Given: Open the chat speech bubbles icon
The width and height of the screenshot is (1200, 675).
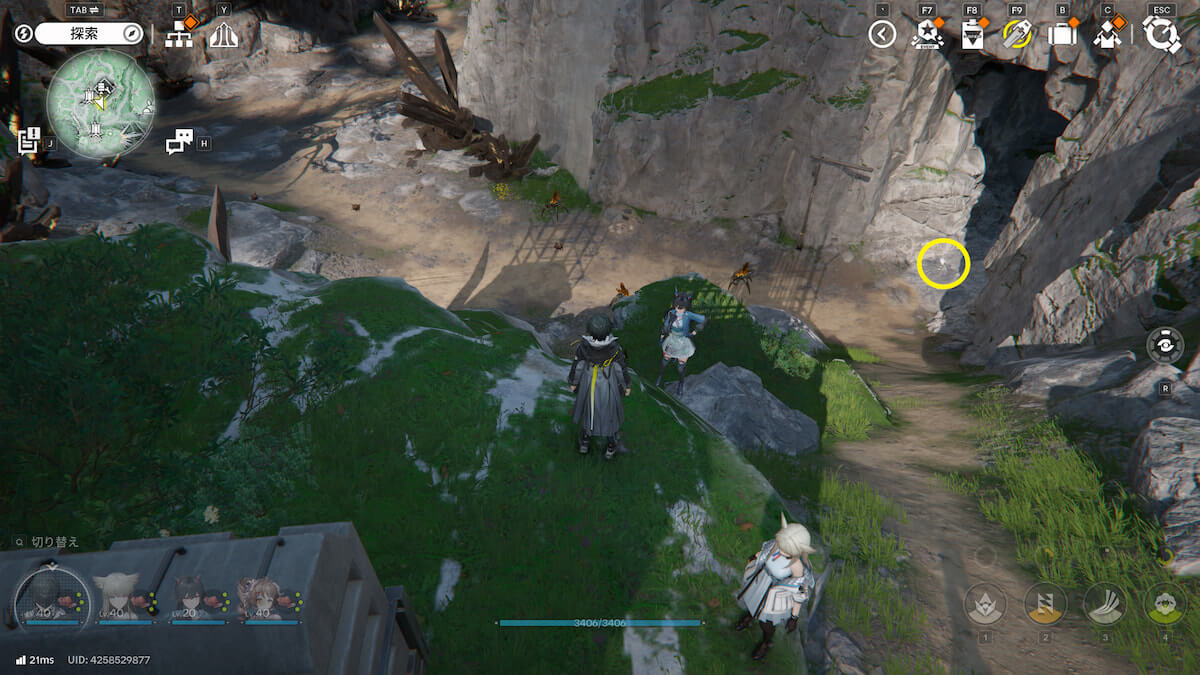Looking at the screenshot, I should pyautogui.click(x=179, y=142).
